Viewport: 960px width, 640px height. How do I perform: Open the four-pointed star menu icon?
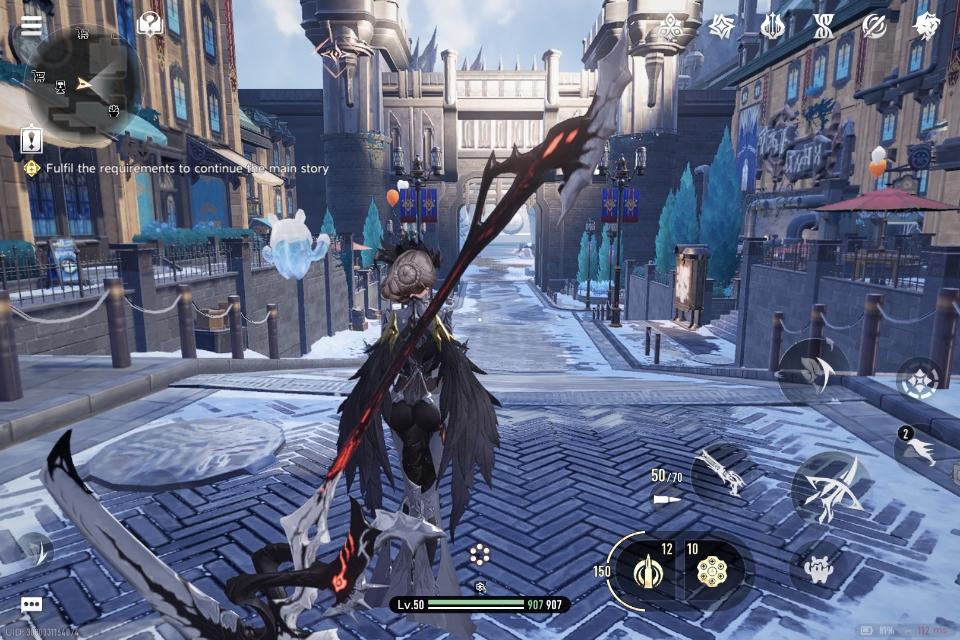720,26
